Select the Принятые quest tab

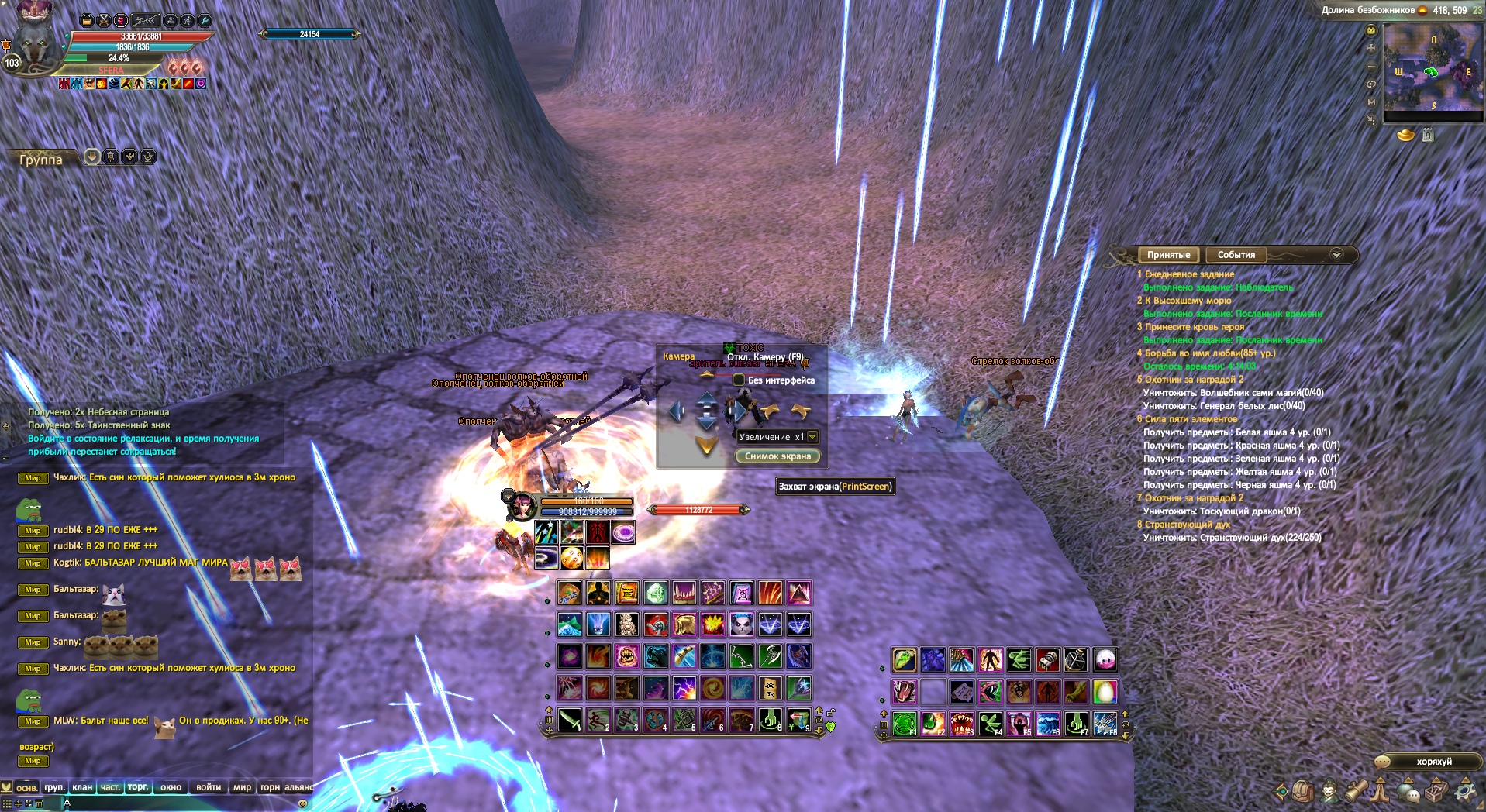point(1168,255)
